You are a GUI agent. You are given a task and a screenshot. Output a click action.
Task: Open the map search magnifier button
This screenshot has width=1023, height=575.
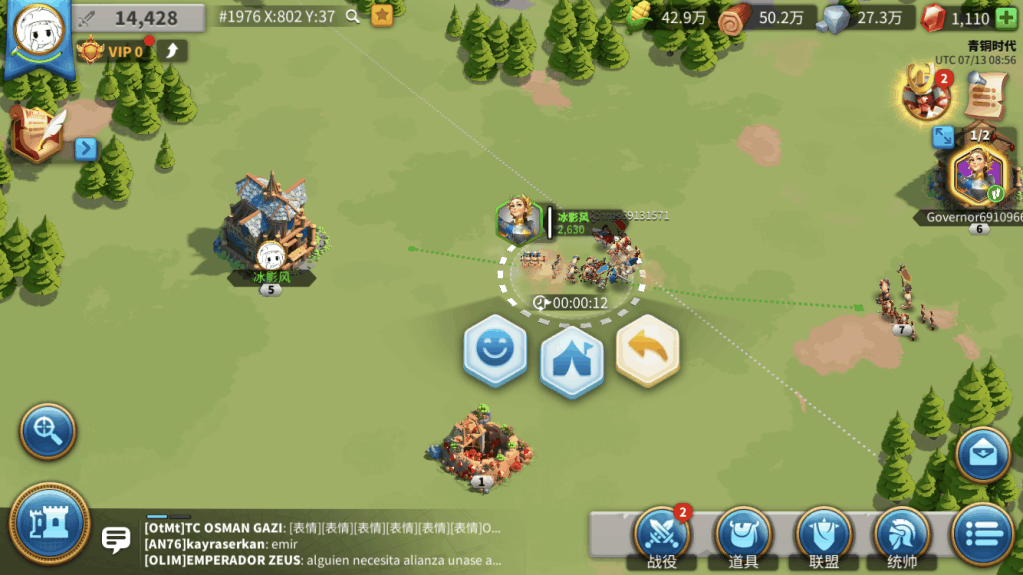pos(47,431)
